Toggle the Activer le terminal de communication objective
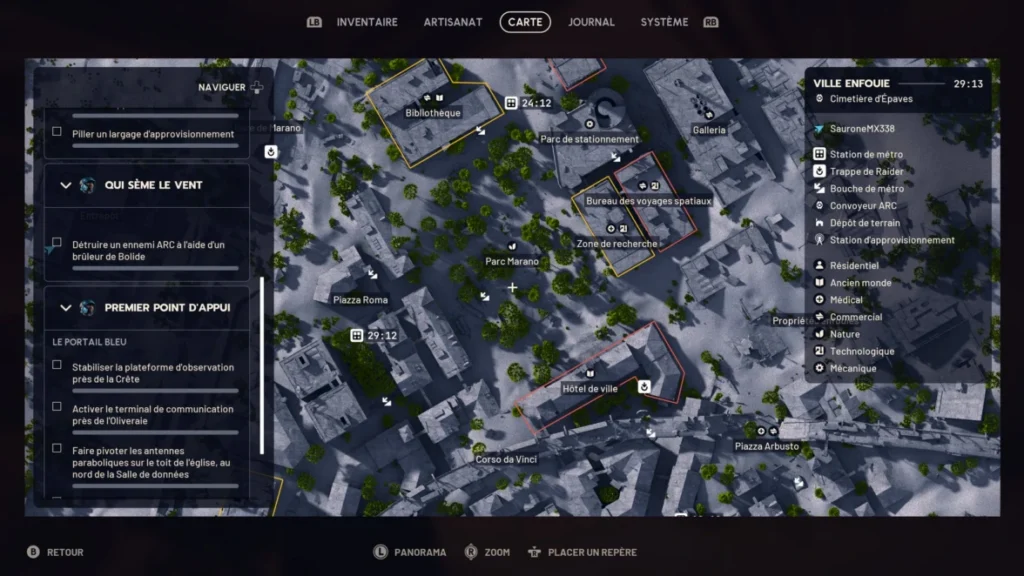The width and height of the screenshot is (1024, 576). pyautogui.click(x=57, y=407)
